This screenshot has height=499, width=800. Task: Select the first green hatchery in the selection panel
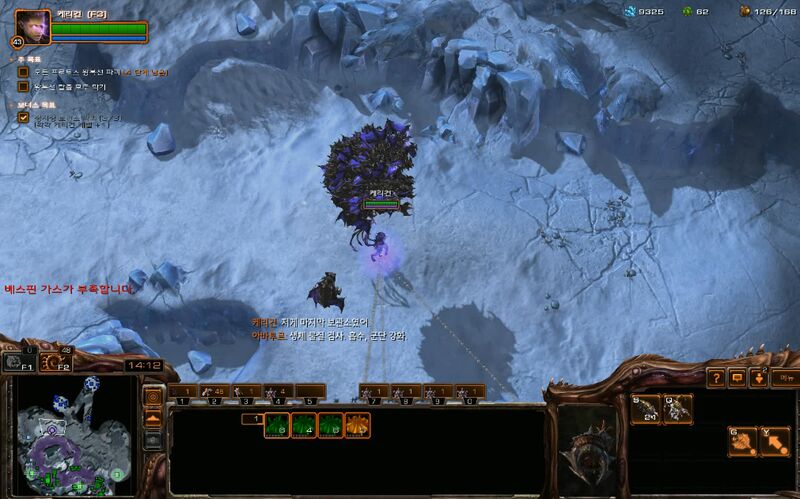pyautogui.click(x=276, y=425)
